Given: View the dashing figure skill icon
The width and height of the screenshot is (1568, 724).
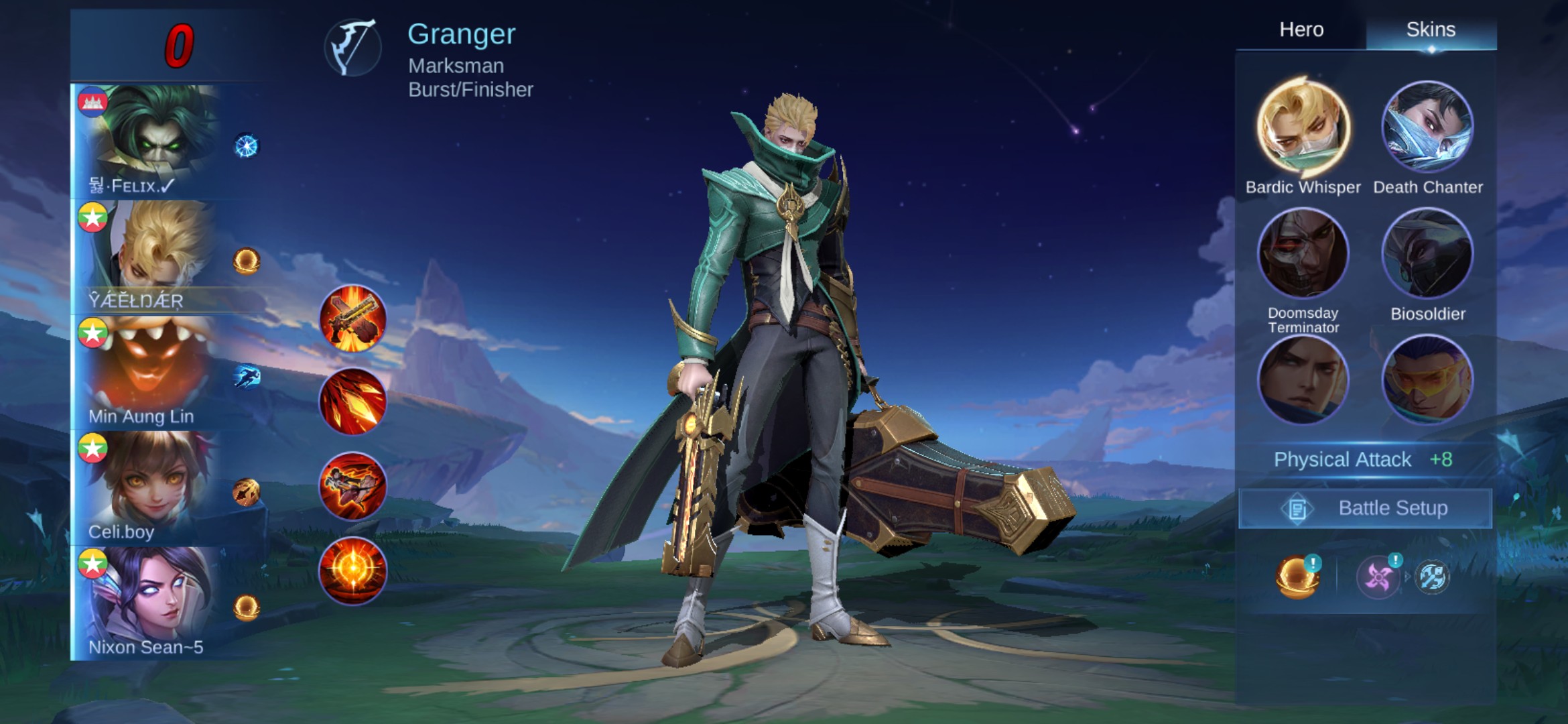Looking at the screenshot, I should [x=352, y=487].
